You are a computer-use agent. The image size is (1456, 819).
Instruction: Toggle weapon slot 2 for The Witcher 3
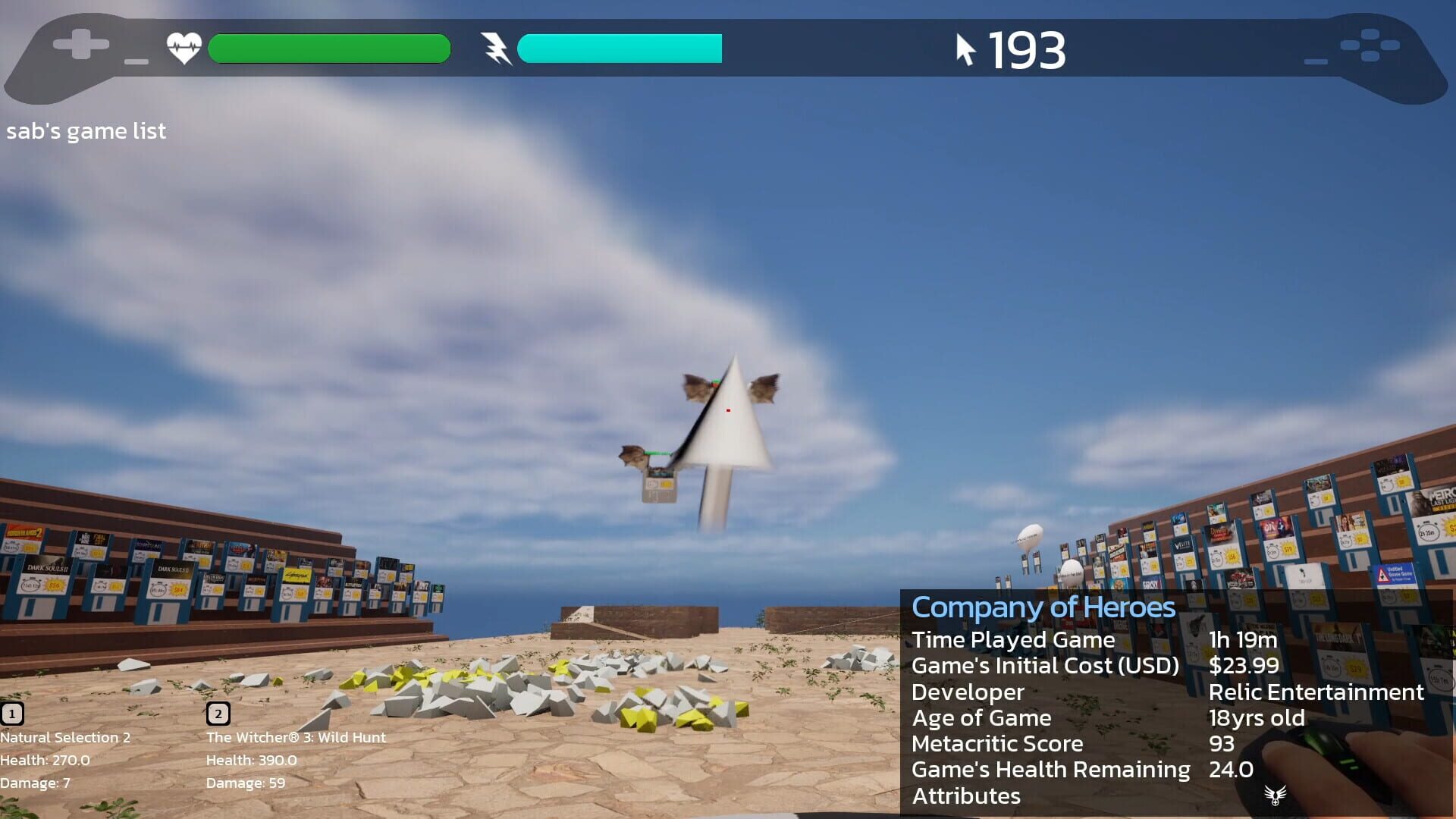pyautogui.click(x=218, y=713)
